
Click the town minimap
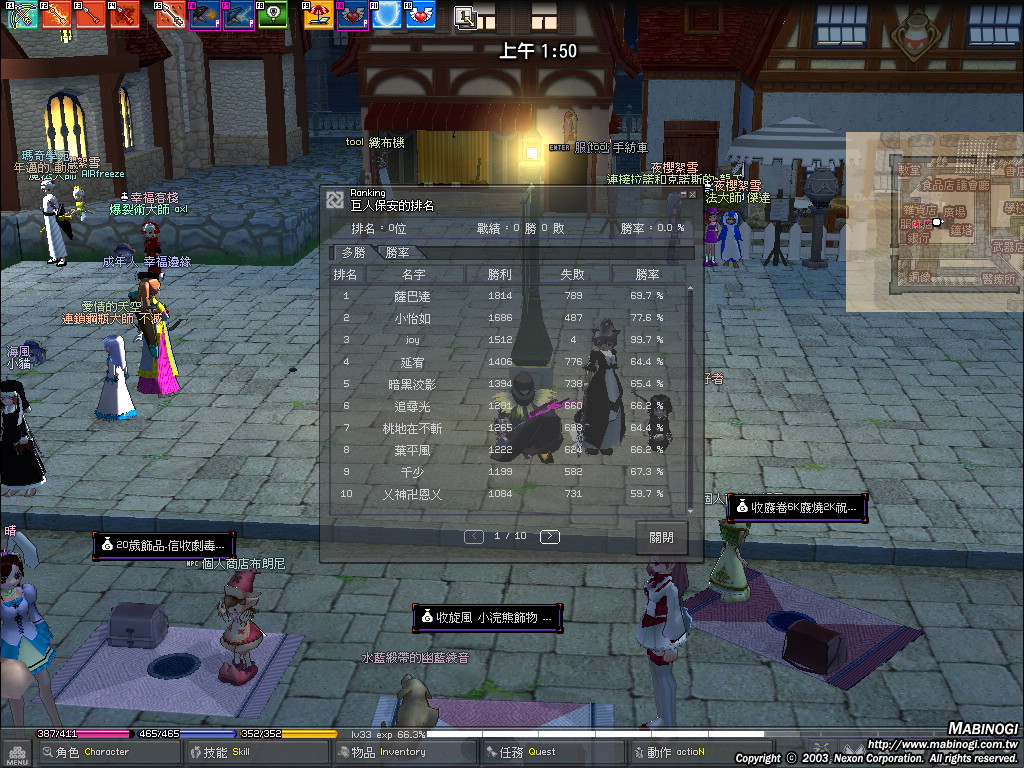(x=935, y=222)
